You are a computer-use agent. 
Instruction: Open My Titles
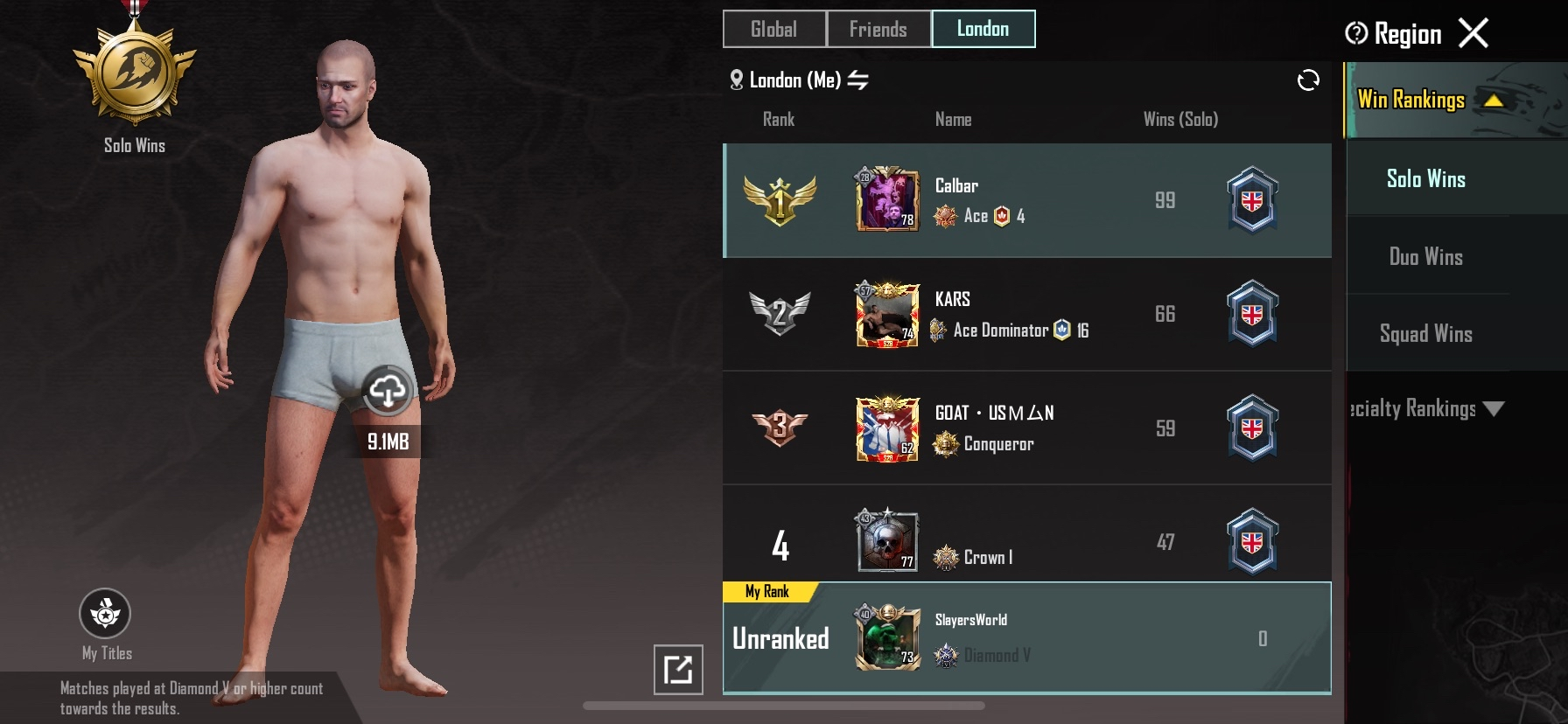[x=105, y=614]
